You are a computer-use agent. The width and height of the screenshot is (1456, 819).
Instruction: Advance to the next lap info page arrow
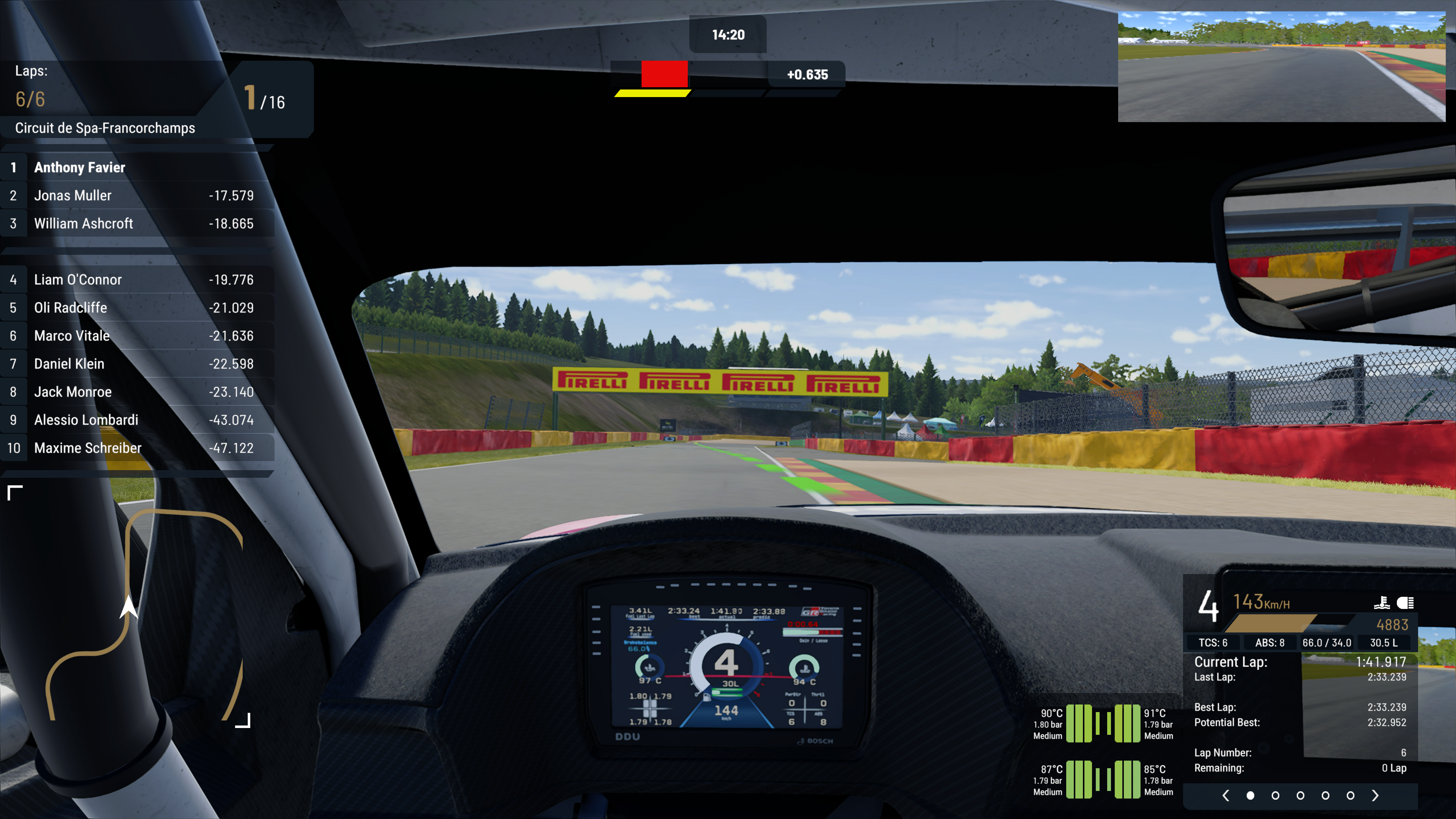click(1375, 796)
